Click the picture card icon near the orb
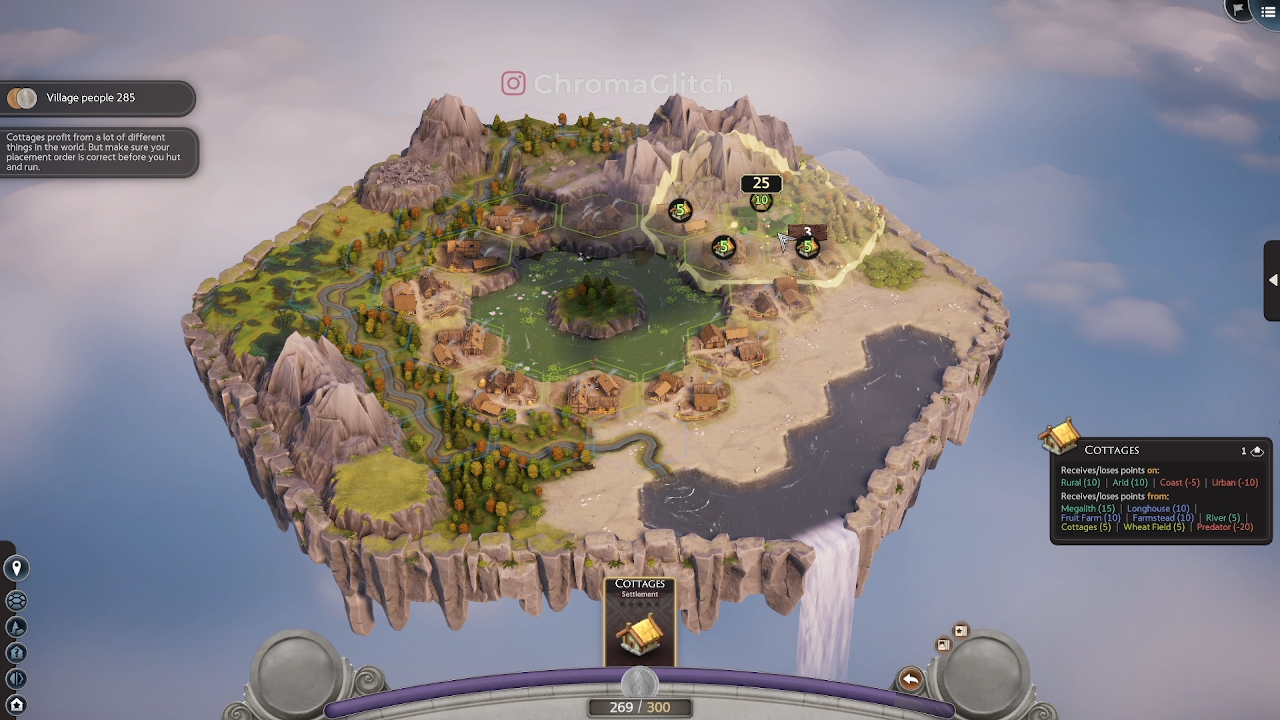 pos(944,644)
